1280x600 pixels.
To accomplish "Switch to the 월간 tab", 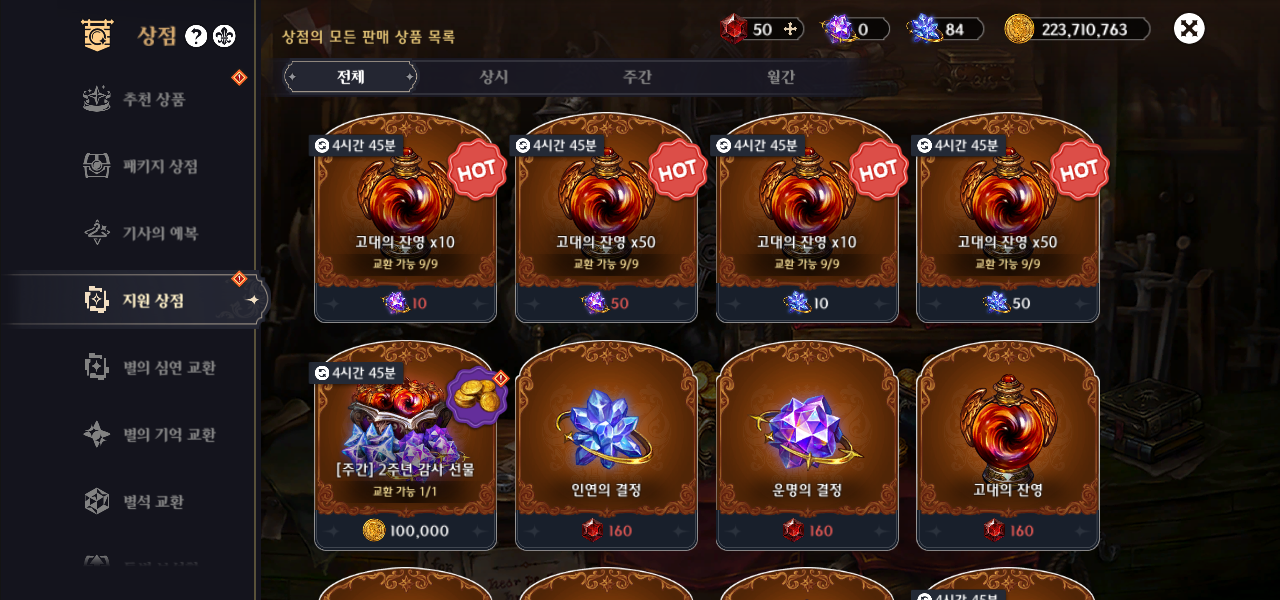I will [x=781, y=77].
